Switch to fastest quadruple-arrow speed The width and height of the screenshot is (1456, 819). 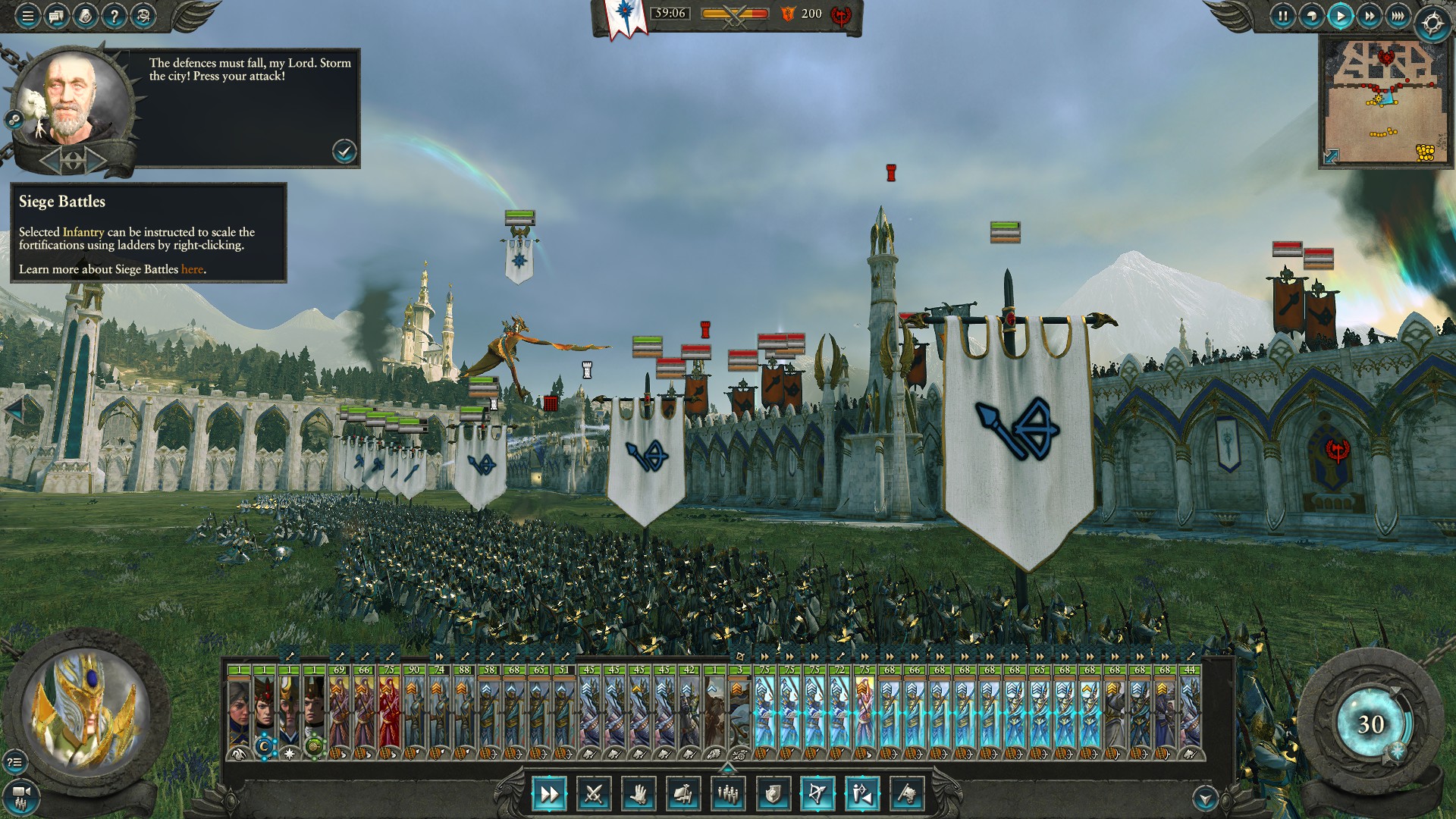tap(1398, 15)
